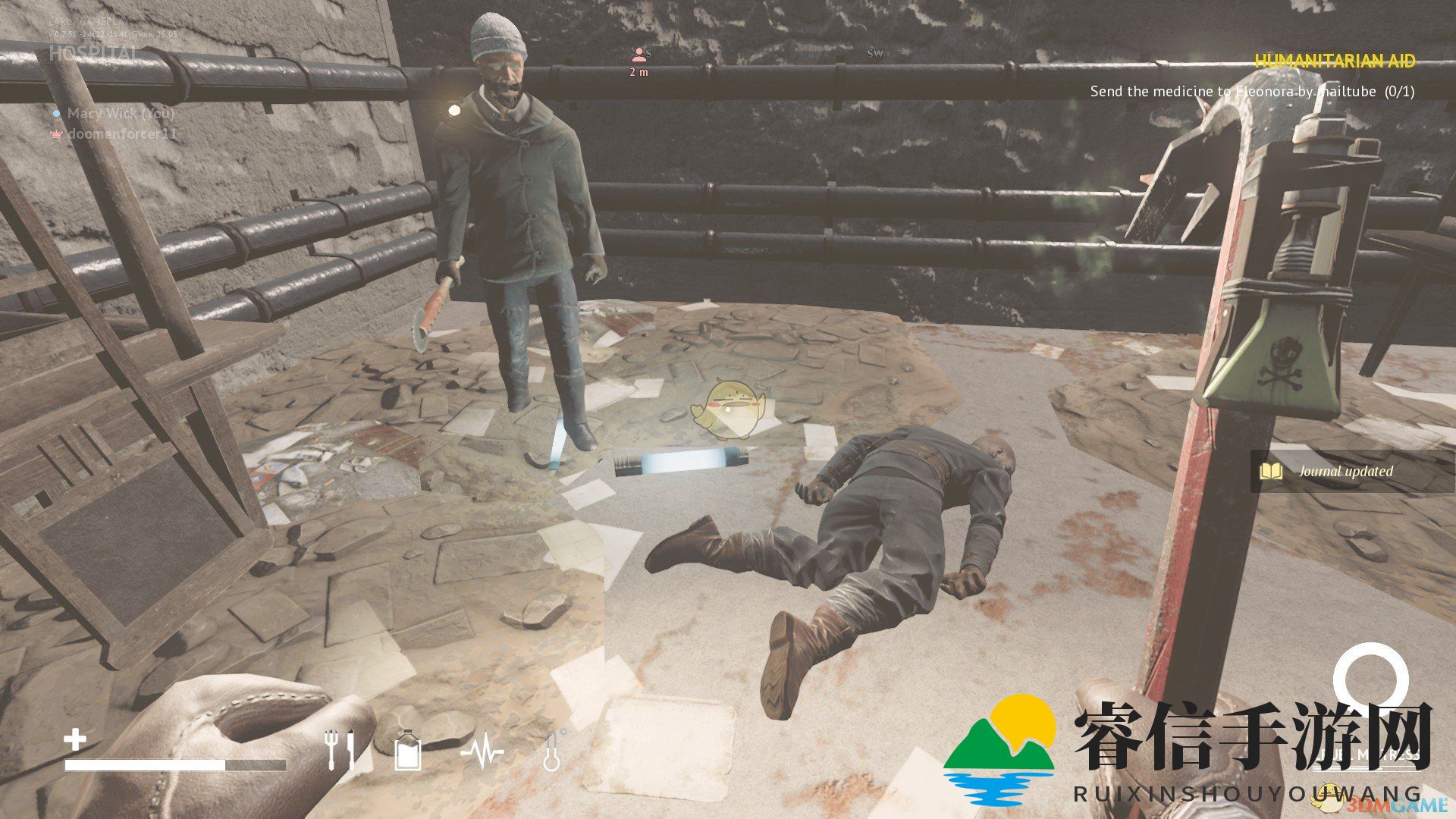The image size is (1456, 819).
Task: Open the Humanitarian Aid quest tracker
Action: pyautogui.click(x=1335, y=61)
